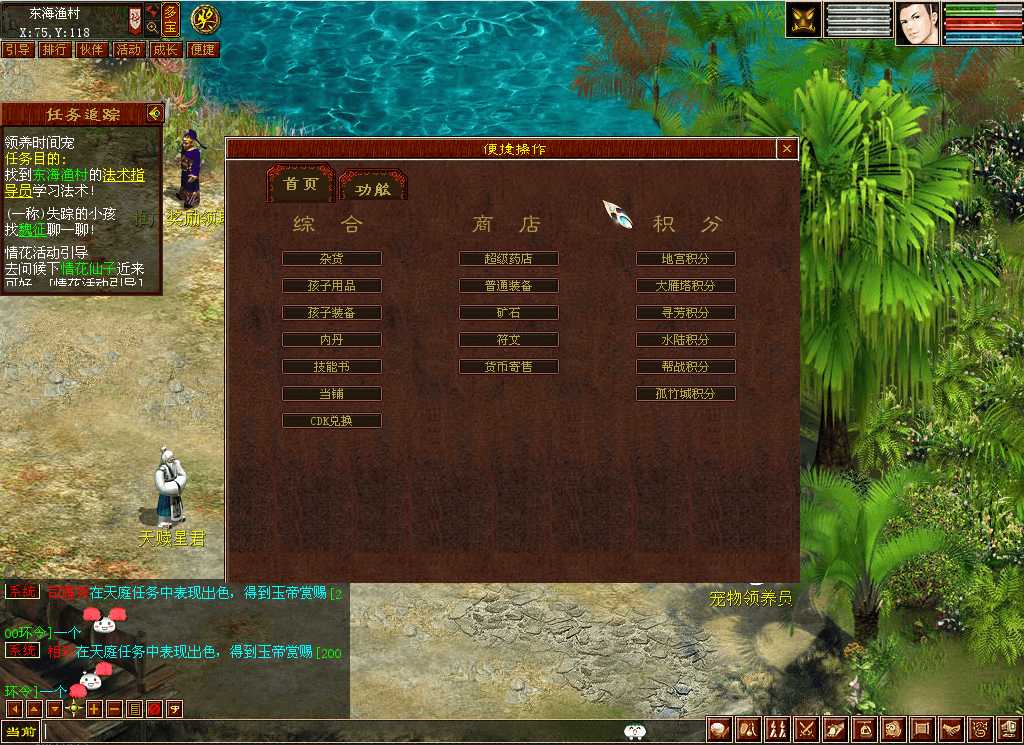
Task: Open the 矿石 ore shop
Action: point(509,313)
